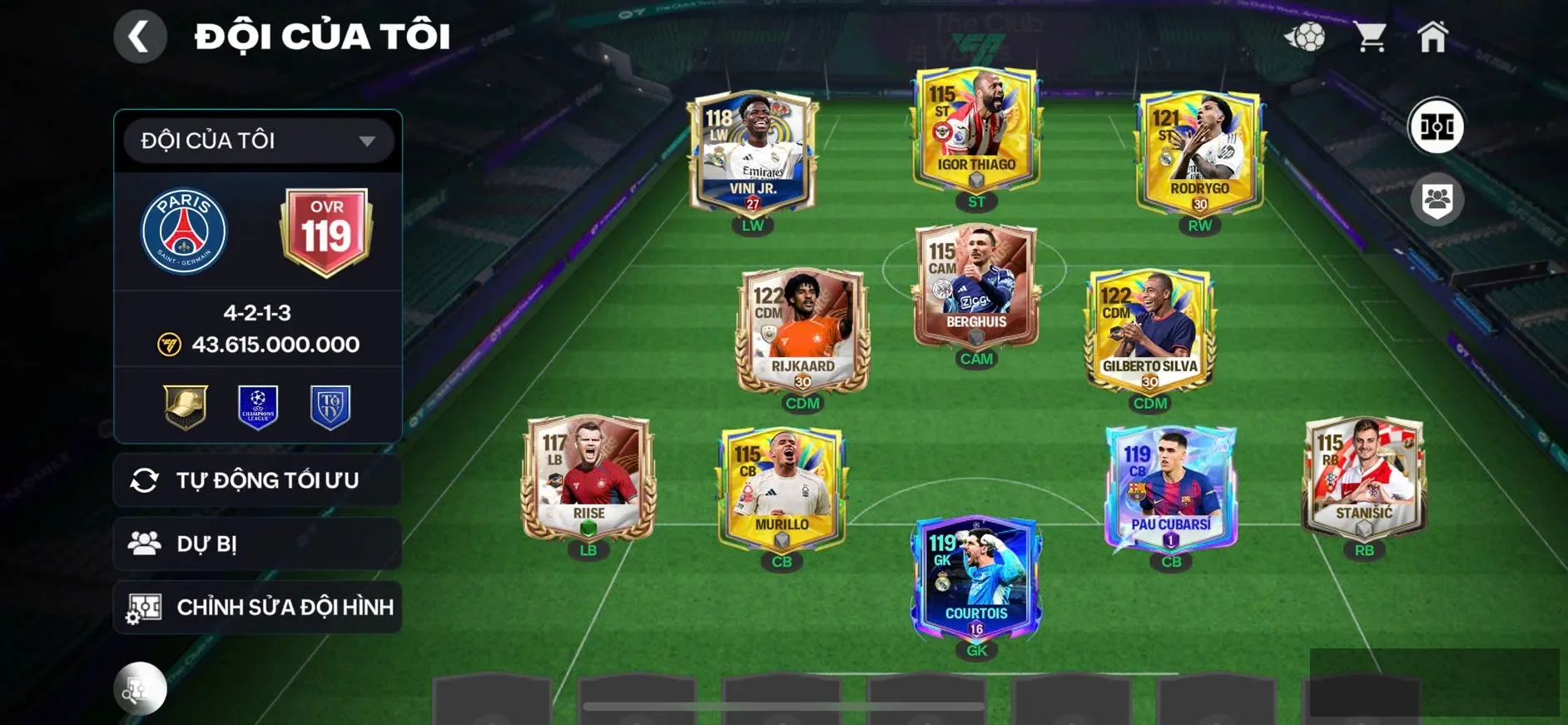Tap the back arrow beside ĐỘI CỦA TÔI
This screenshot has width=1568, height=725.
tap(140, 37)
